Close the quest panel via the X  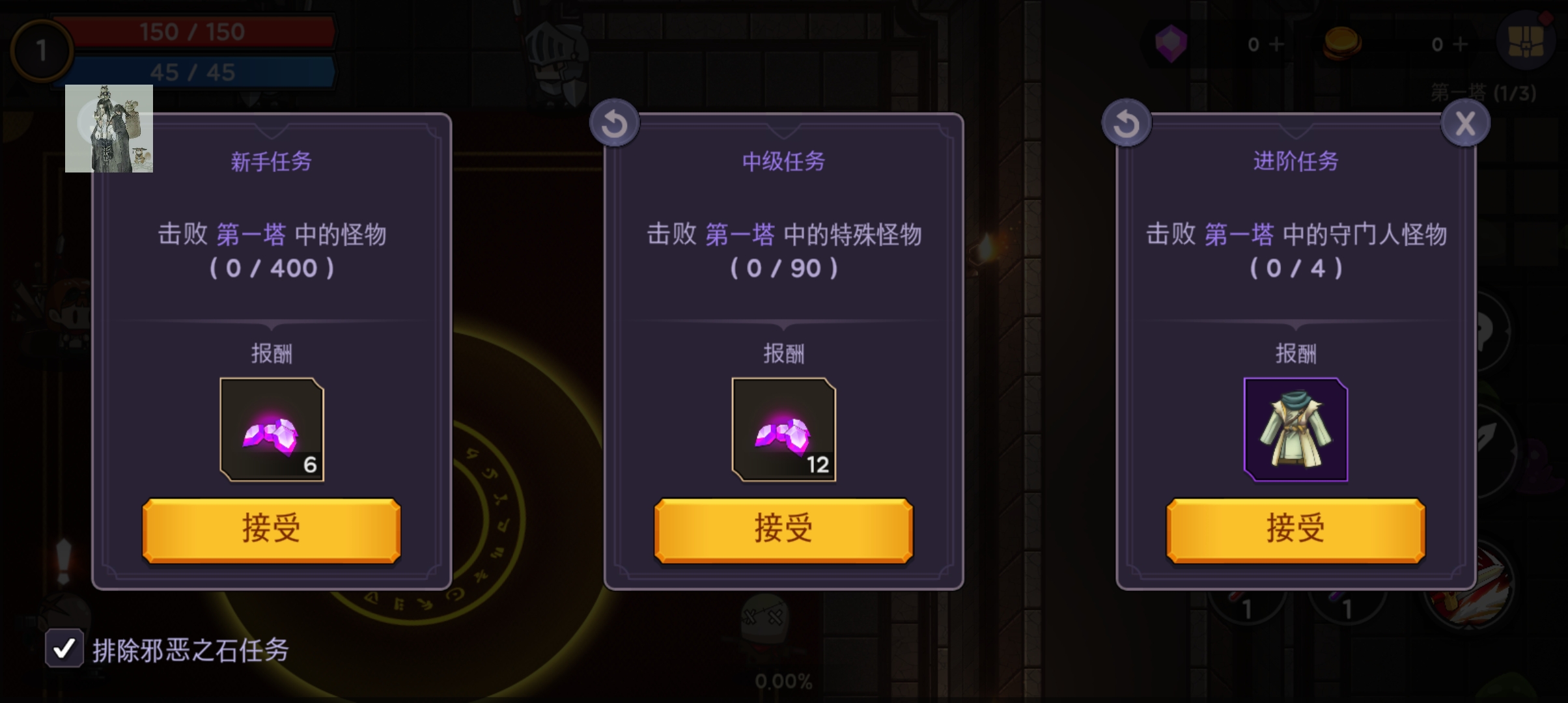[1465, 122]
